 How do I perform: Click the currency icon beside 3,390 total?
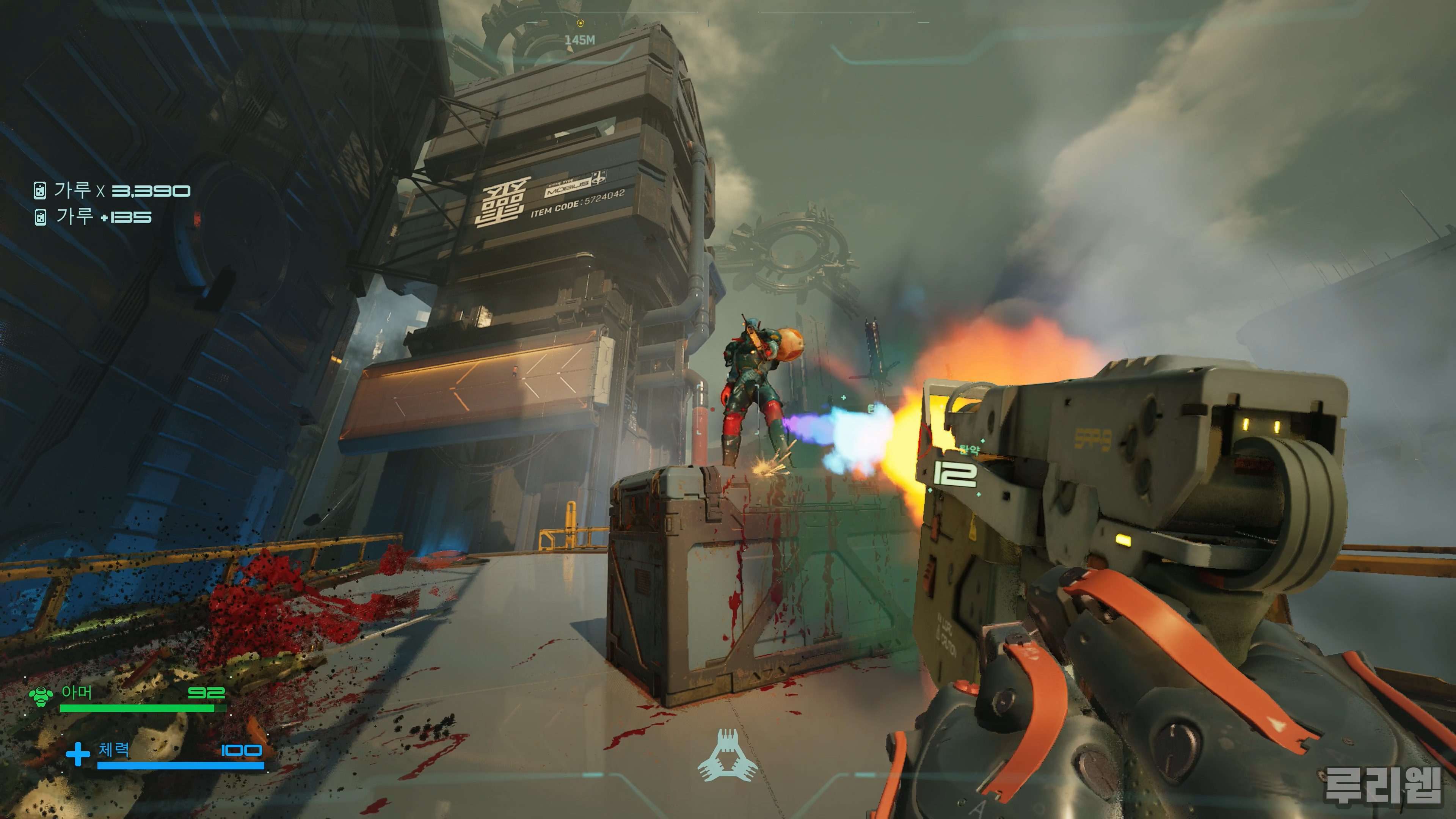coord(39,191)
